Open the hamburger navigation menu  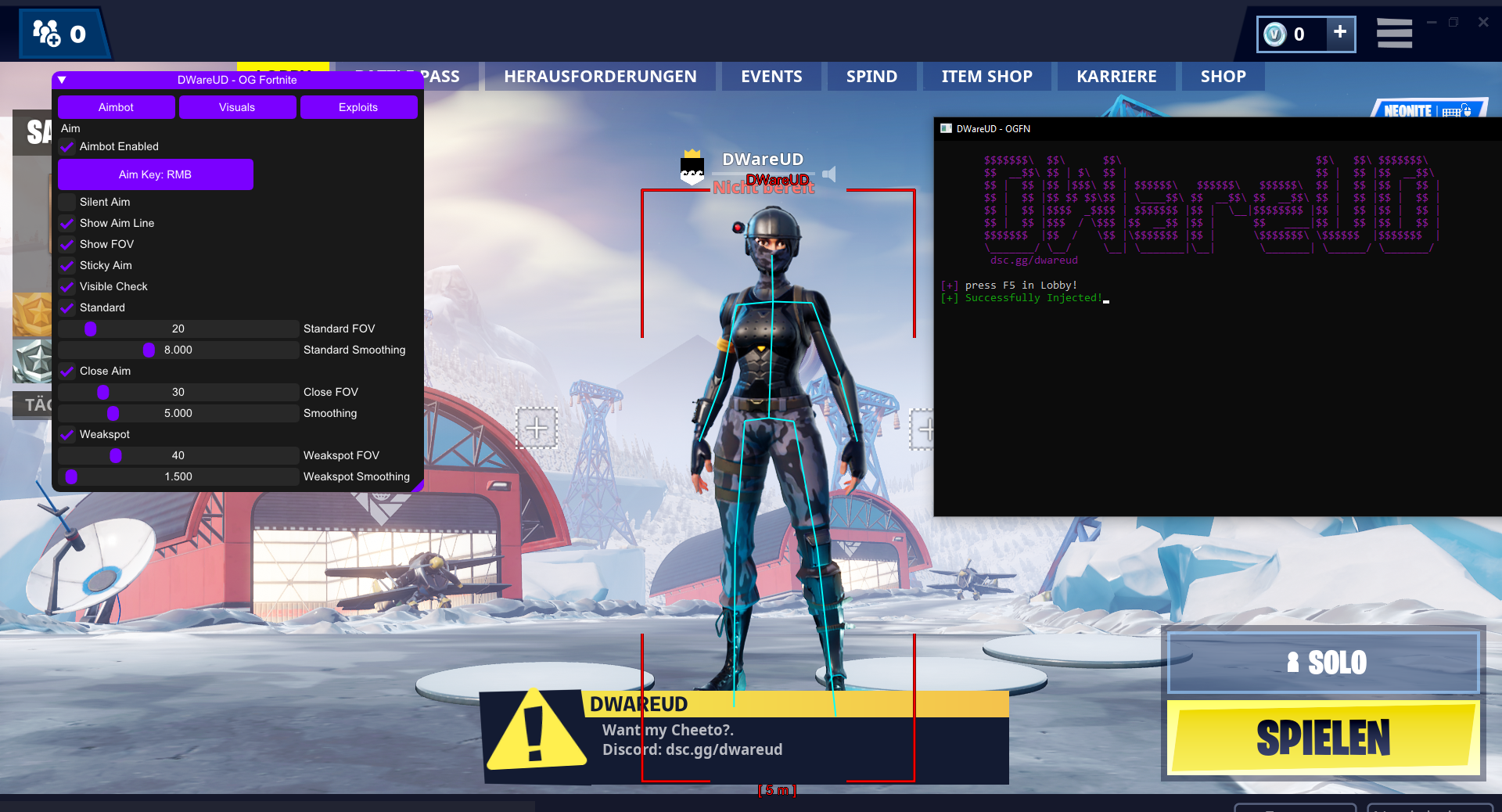[1394, 33]
